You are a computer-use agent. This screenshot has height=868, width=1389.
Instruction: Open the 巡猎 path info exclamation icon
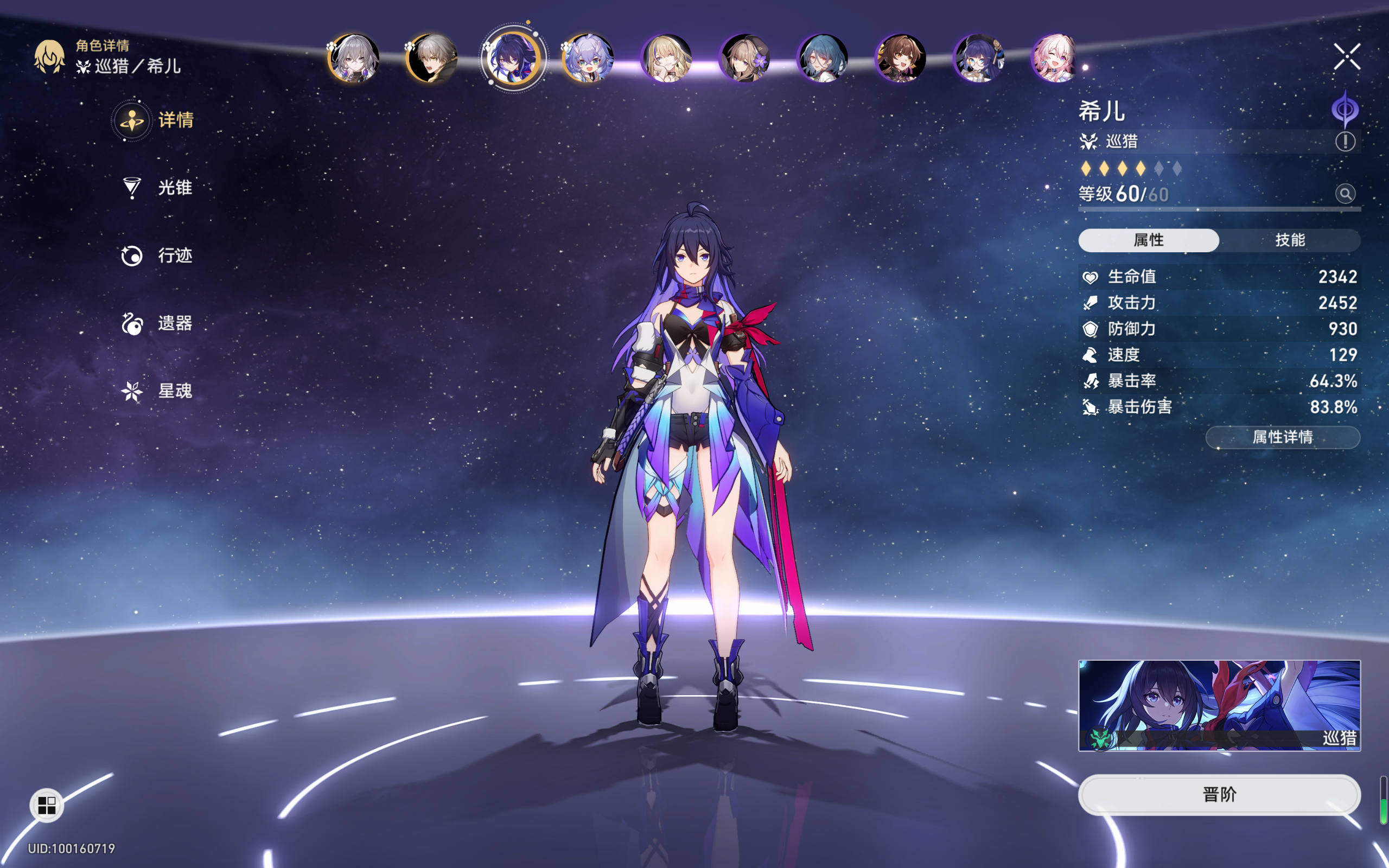tap(1345, 141)
